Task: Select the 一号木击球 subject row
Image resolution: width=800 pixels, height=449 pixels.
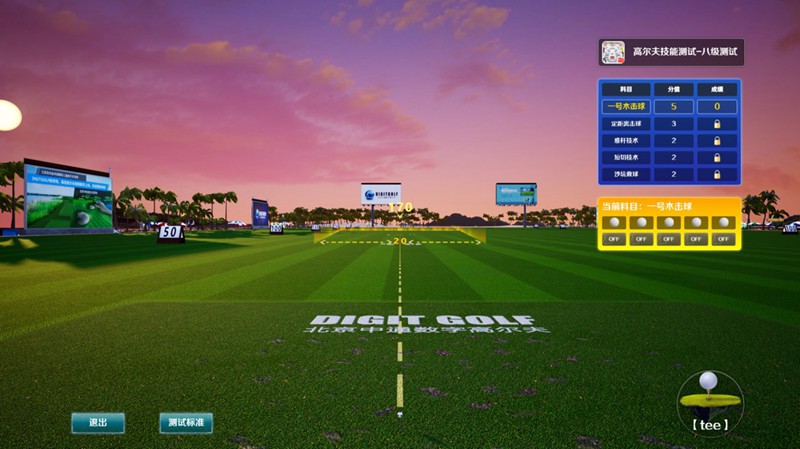Action: click(x=627, y=107)
